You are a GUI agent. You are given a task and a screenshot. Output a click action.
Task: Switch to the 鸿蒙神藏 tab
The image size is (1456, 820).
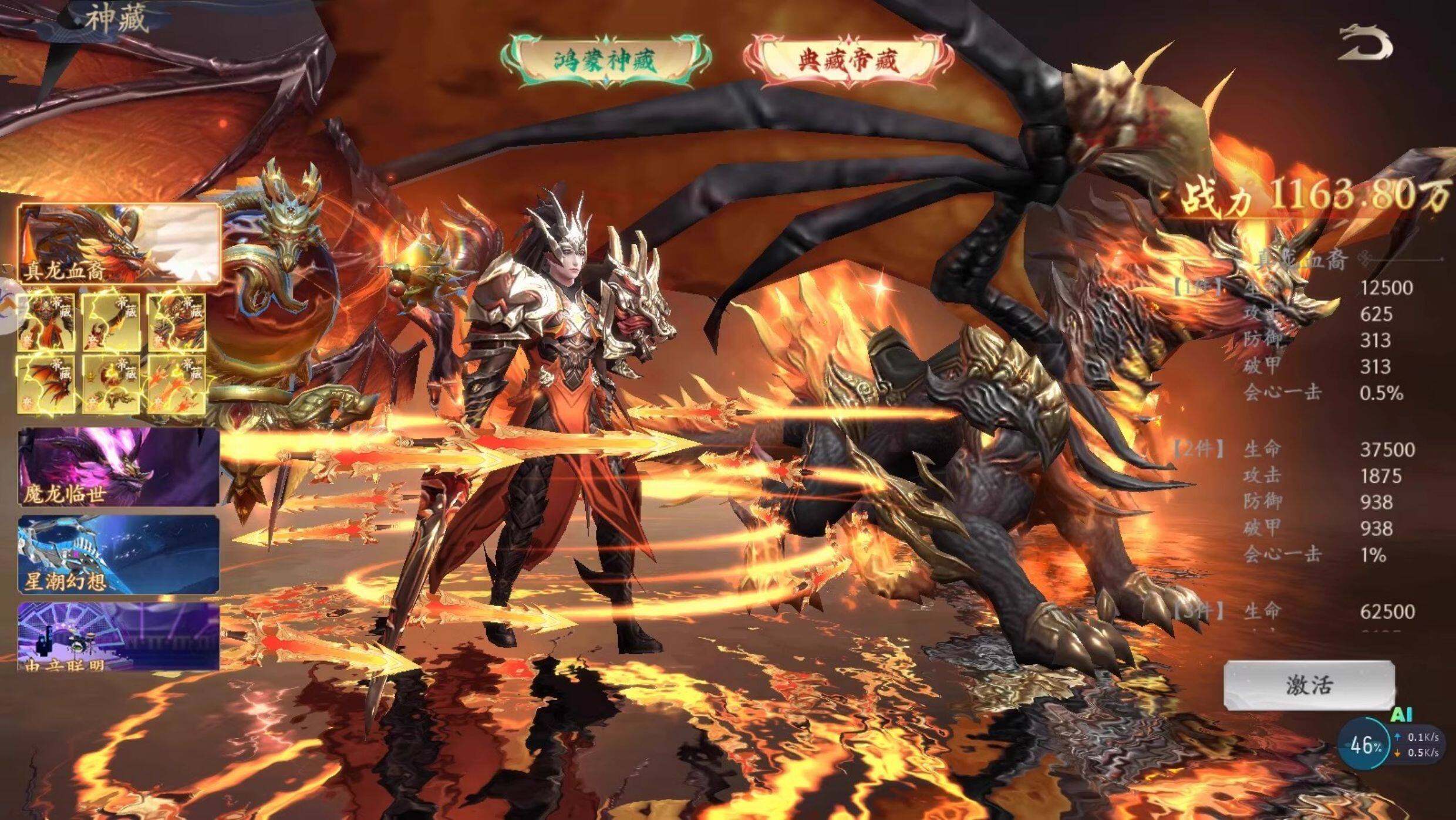[606, 61]
